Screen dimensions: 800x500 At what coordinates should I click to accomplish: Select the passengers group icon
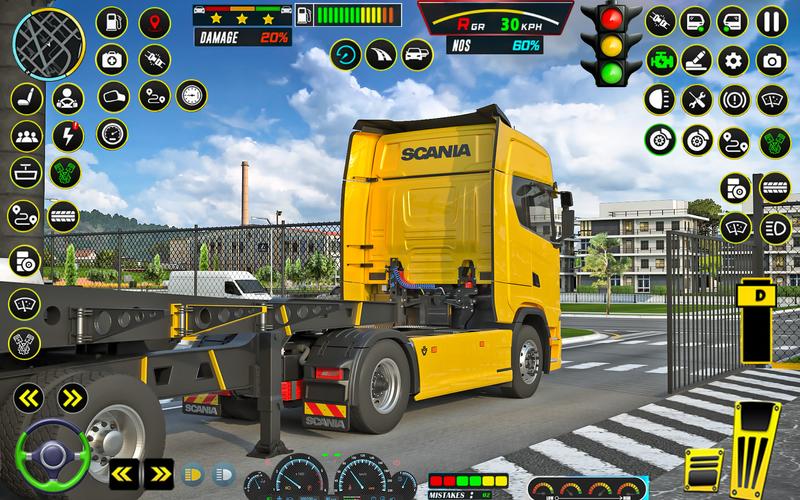pyautogui.click(x=25, y=135)
